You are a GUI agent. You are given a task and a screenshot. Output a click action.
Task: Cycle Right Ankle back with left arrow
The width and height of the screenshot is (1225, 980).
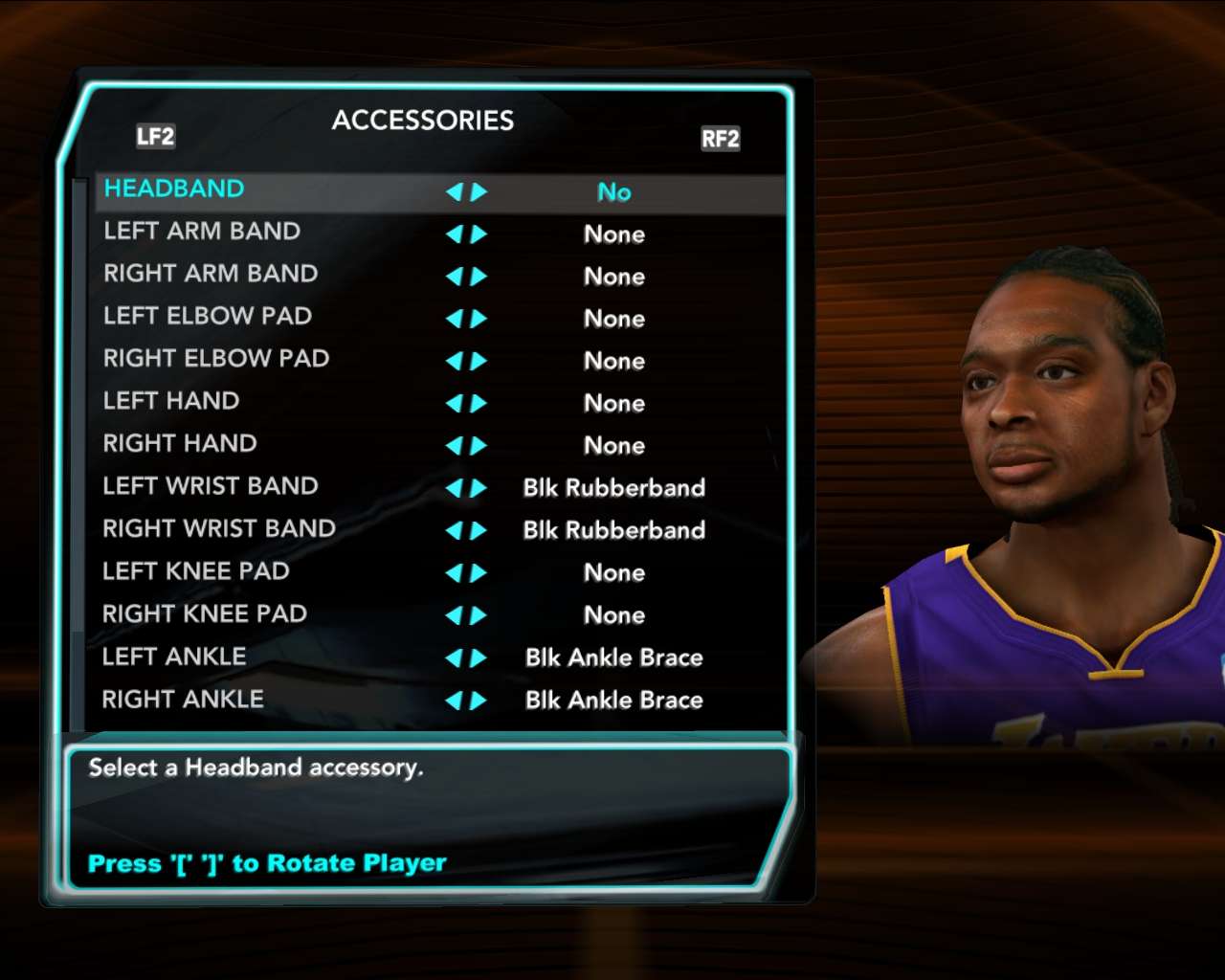454,701
